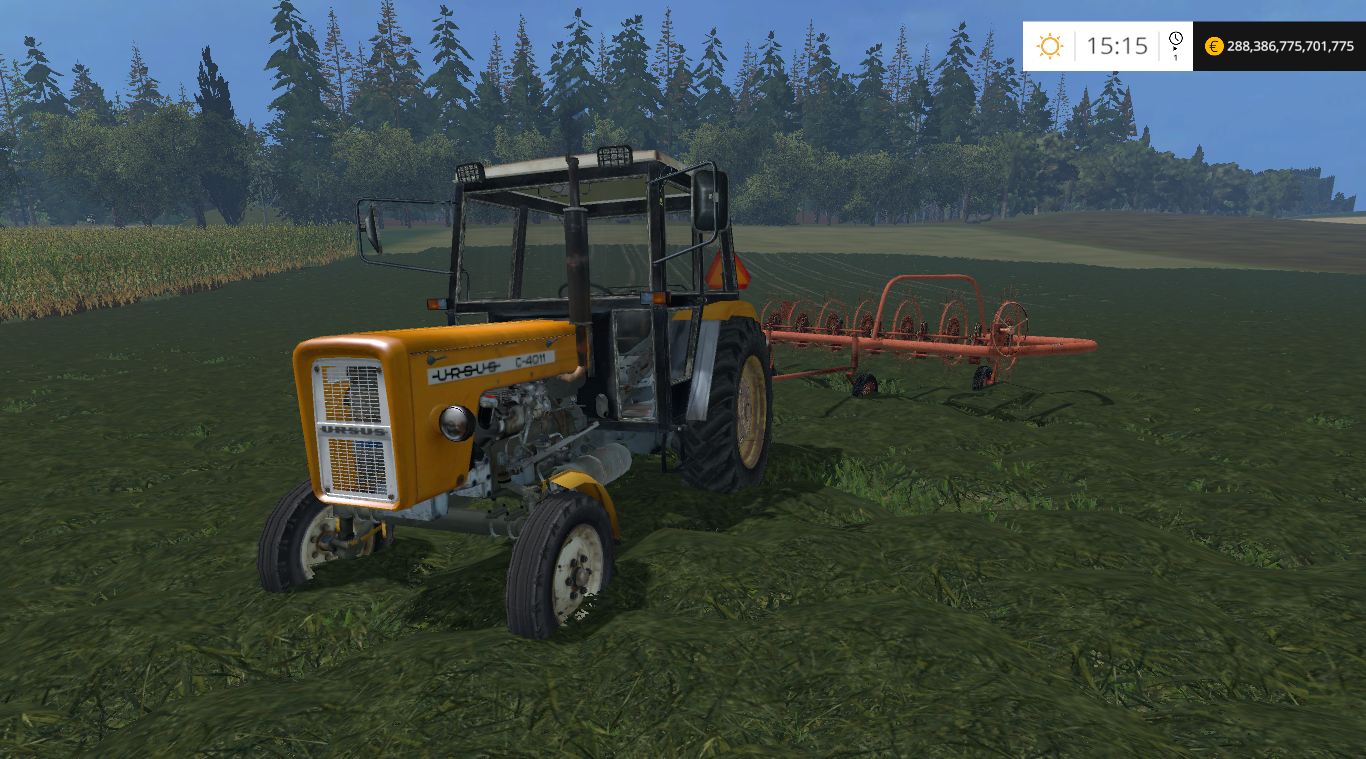The height and width of the screenshot is (759, 1366).
Task: Click the sun weather icon
Action: point(1049,46)
